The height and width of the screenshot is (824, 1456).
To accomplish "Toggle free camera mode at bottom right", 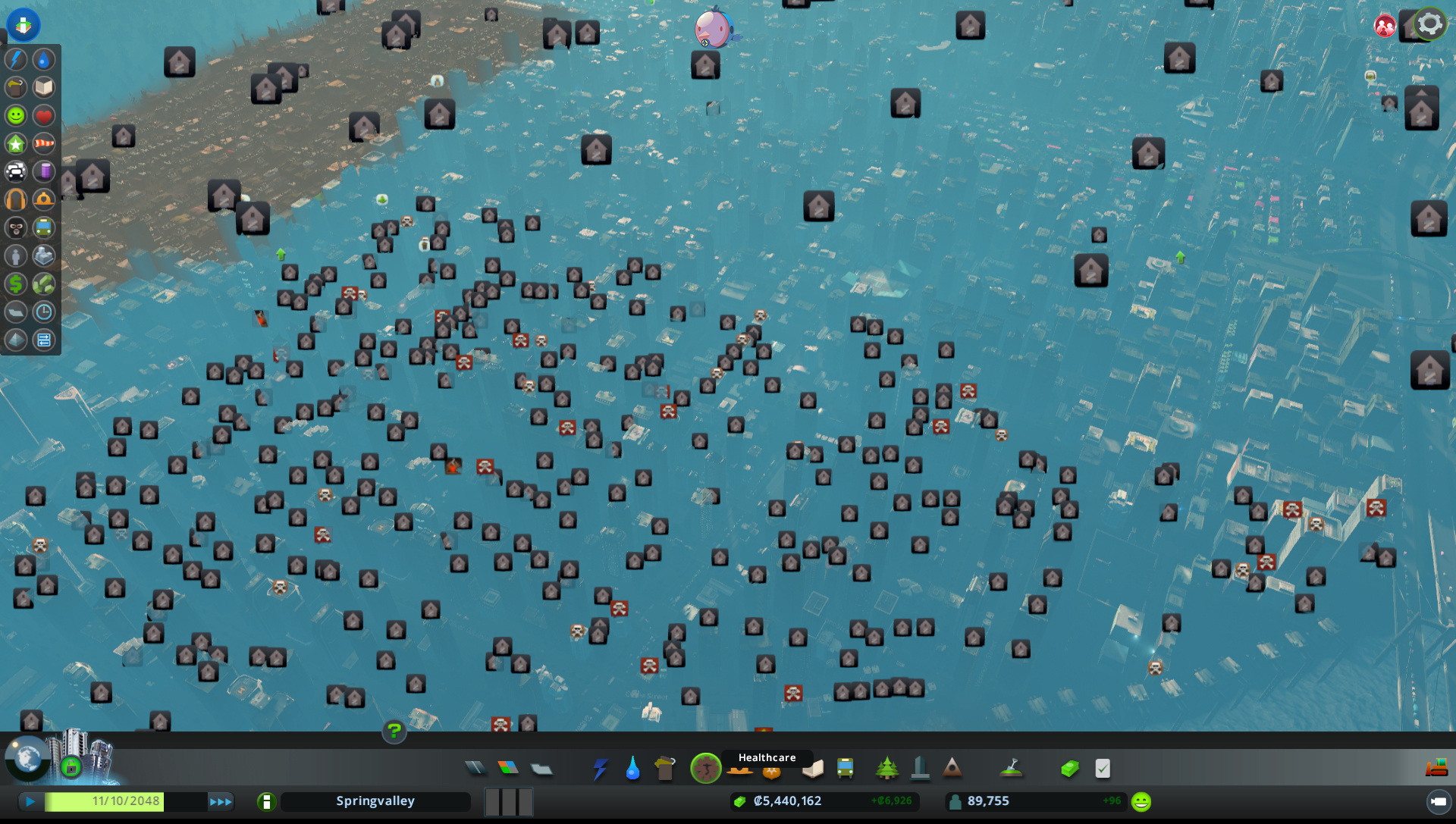I will point(1438,801).
